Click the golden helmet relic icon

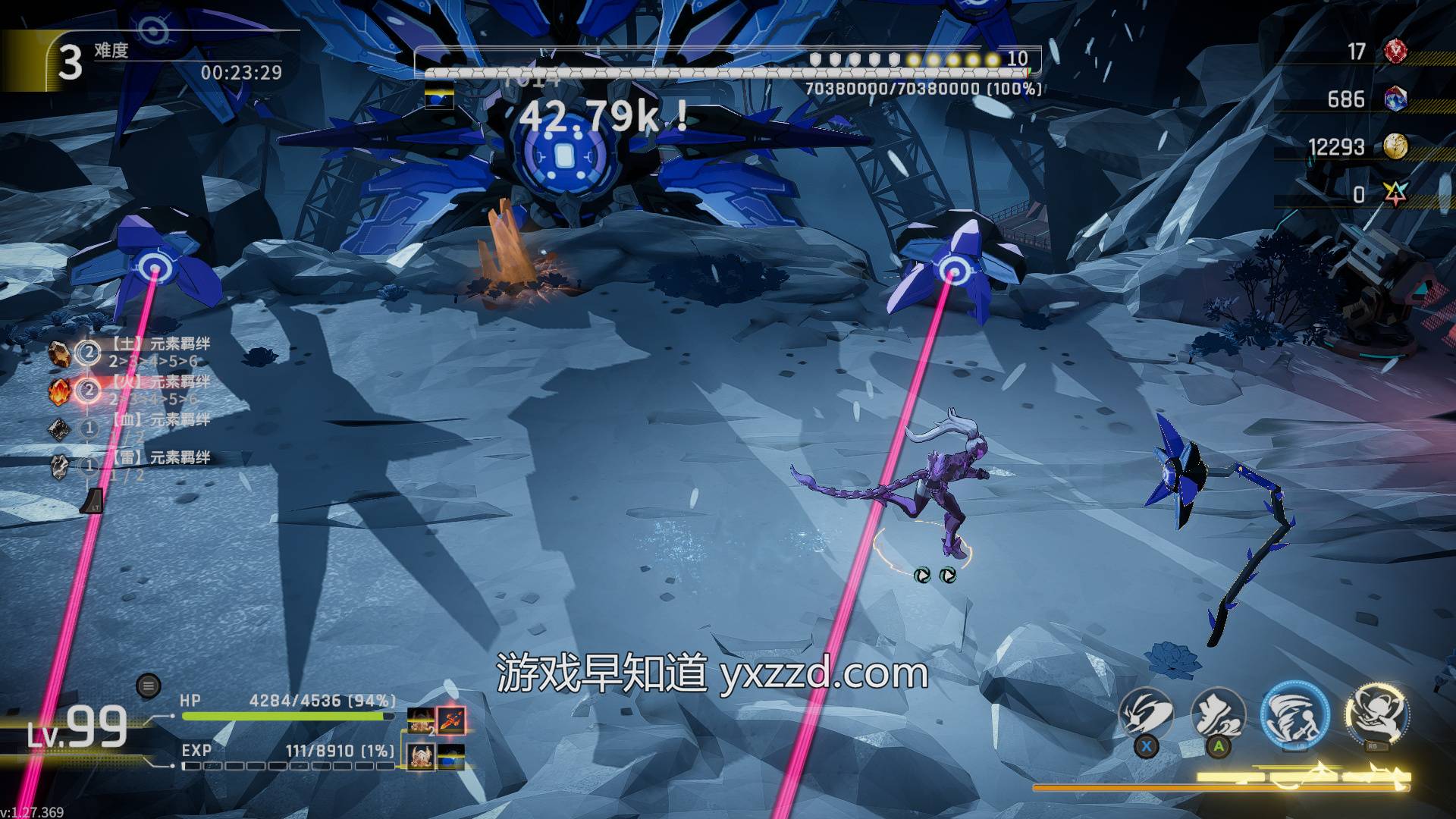click(421, 755)
